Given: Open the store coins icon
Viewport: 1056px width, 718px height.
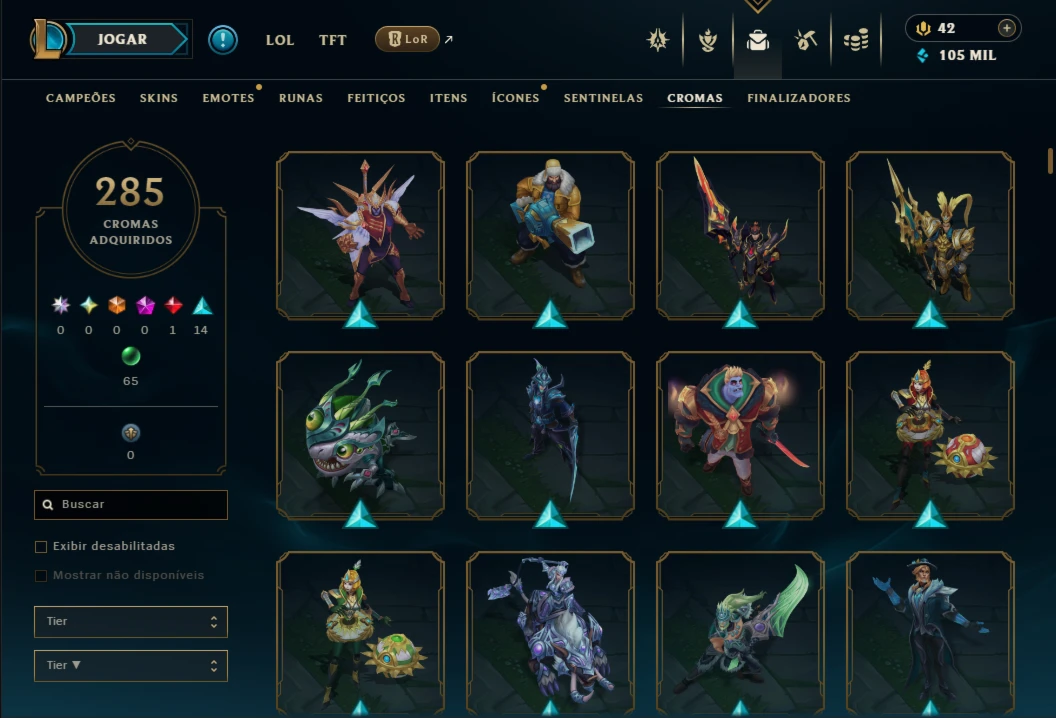Looking at the screenshot, I should tap(856, 40).
